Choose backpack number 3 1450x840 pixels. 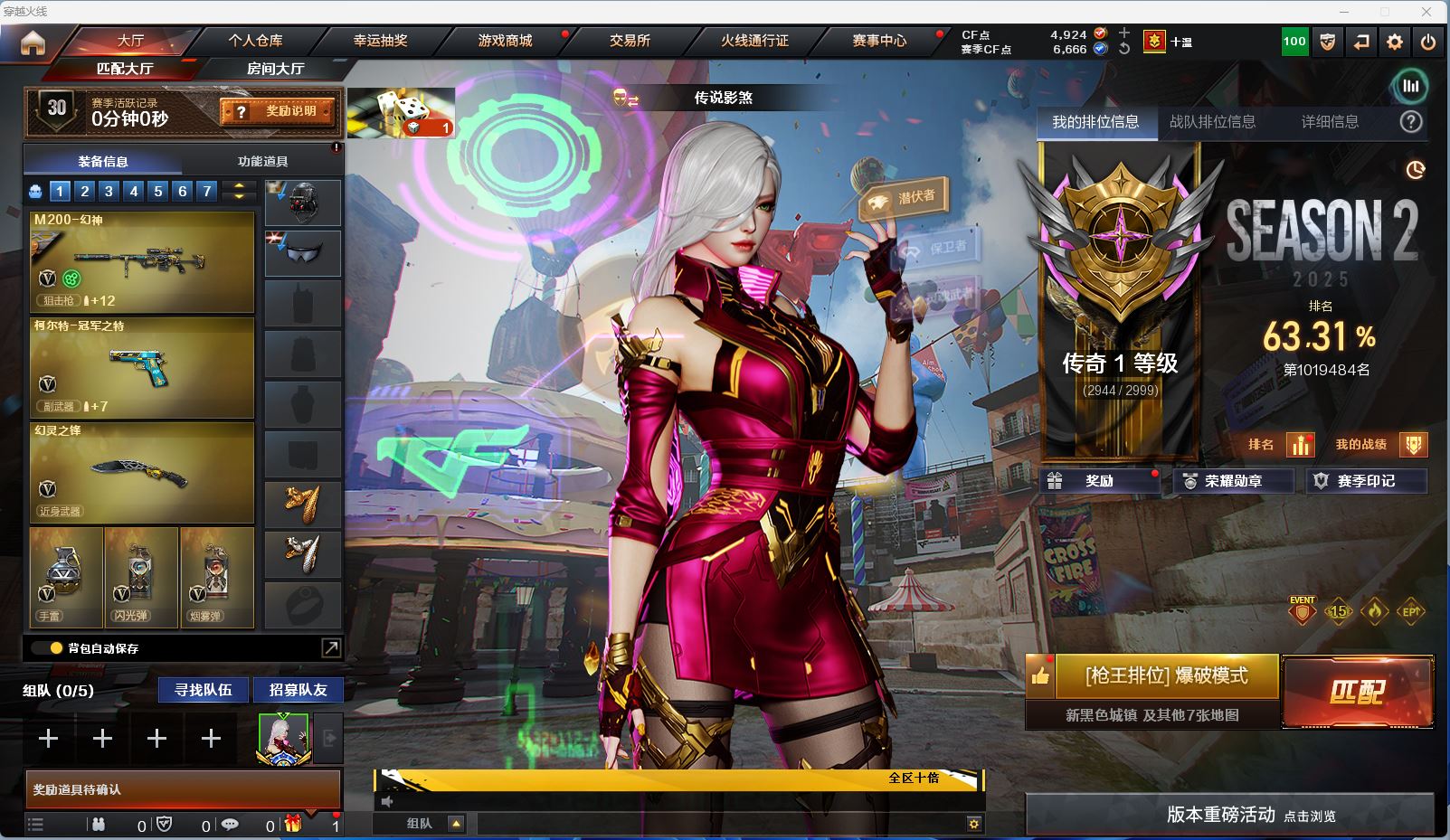click(109, 191)
